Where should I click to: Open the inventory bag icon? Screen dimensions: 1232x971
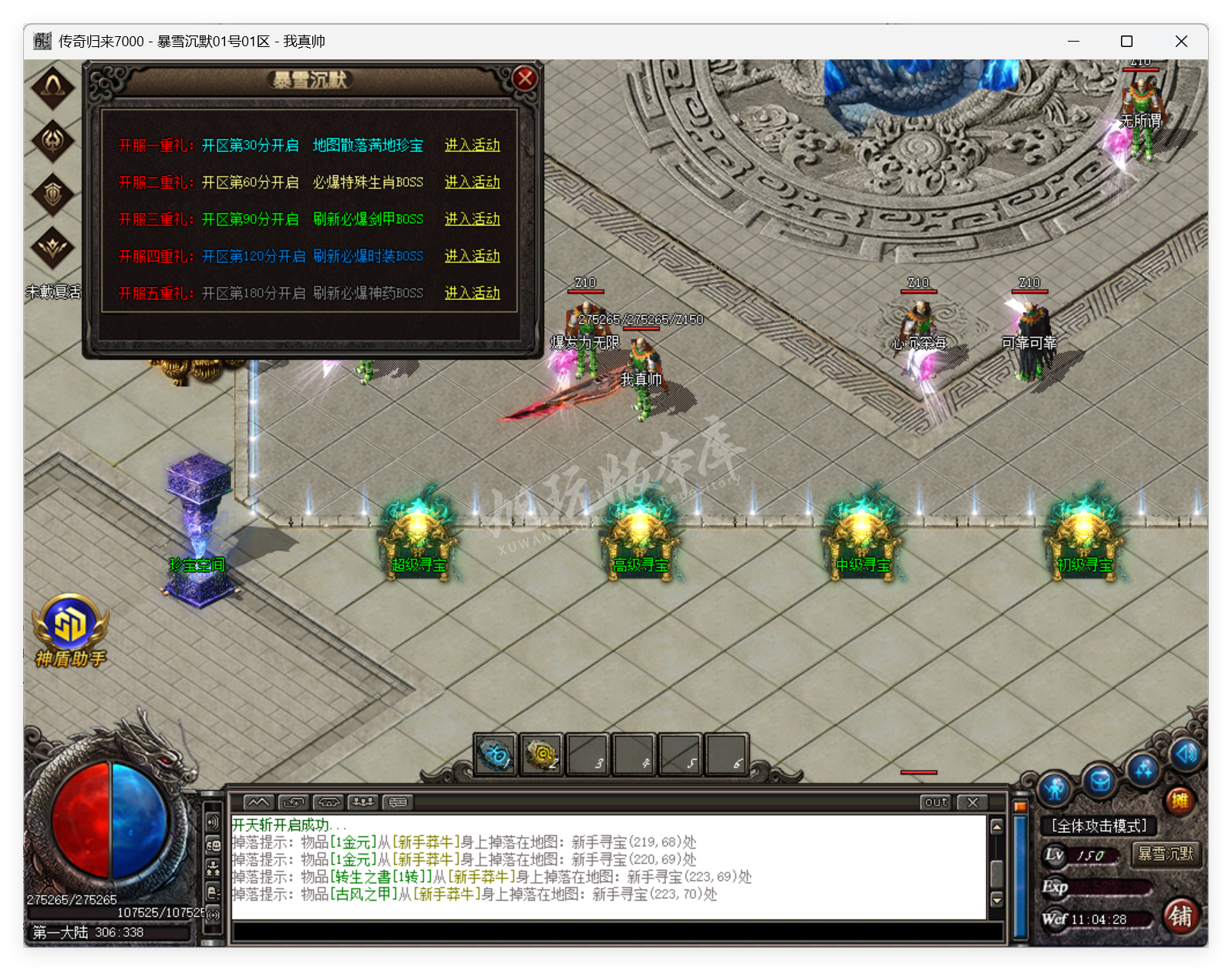click(1099, 781)
